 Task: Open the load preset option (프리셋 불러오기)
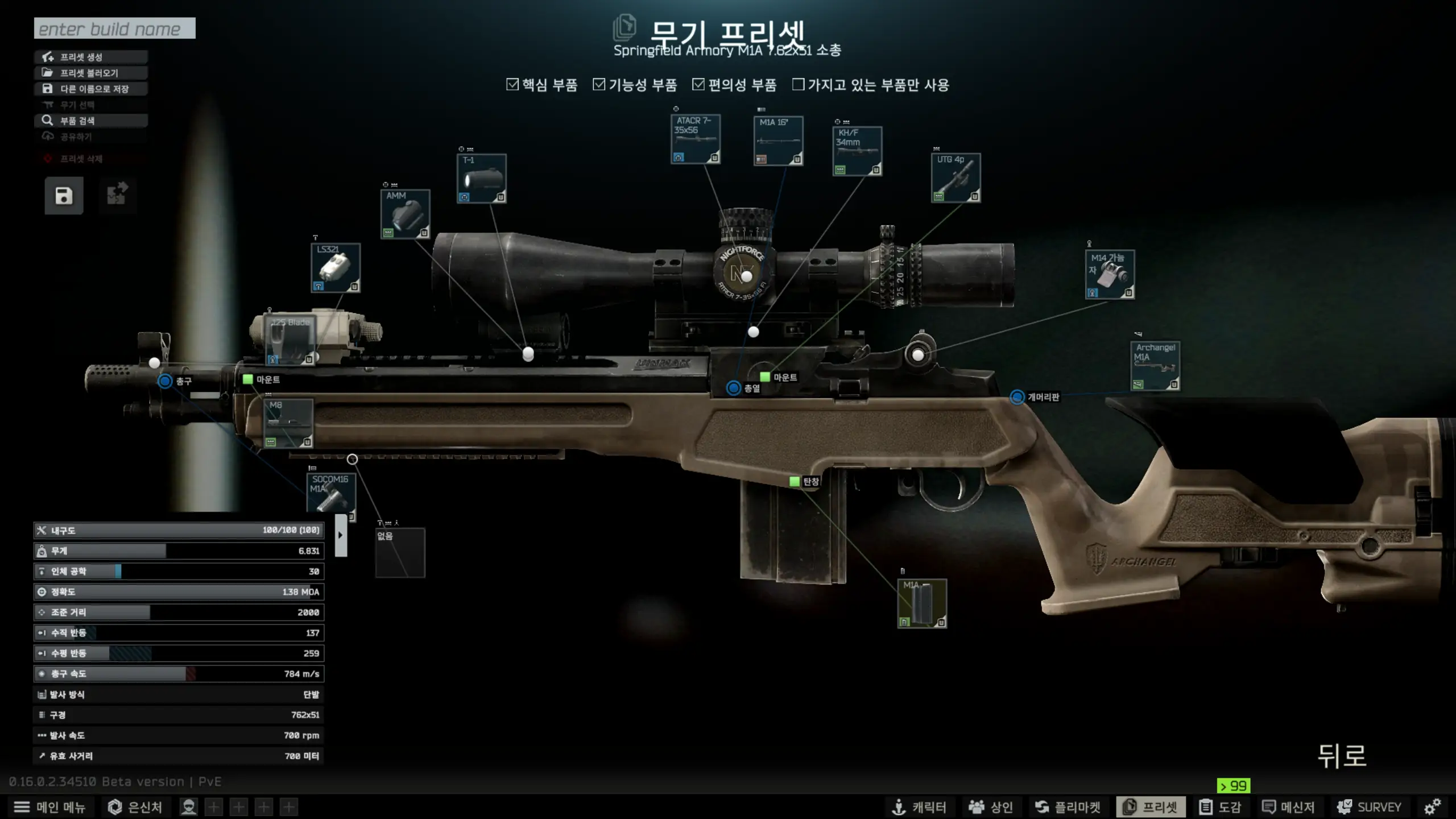click(x=91, y=73)
